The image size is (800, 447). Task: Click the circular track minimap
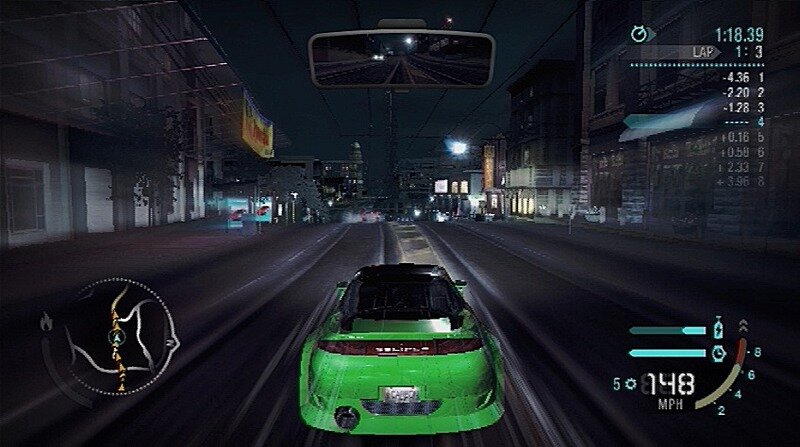123,334
